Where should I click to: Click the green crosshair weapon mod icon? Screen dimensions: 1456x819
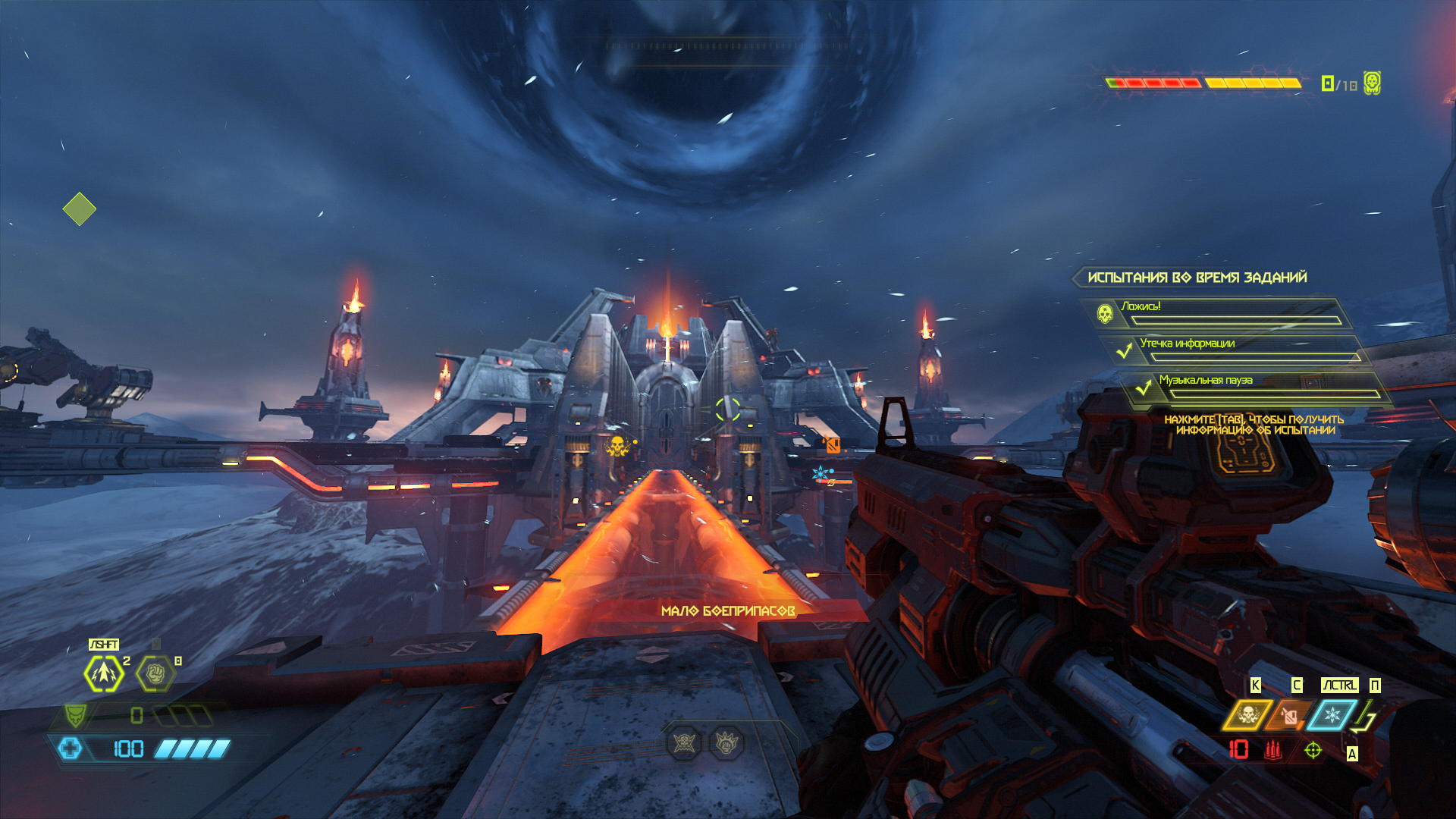coord(1313,750)
